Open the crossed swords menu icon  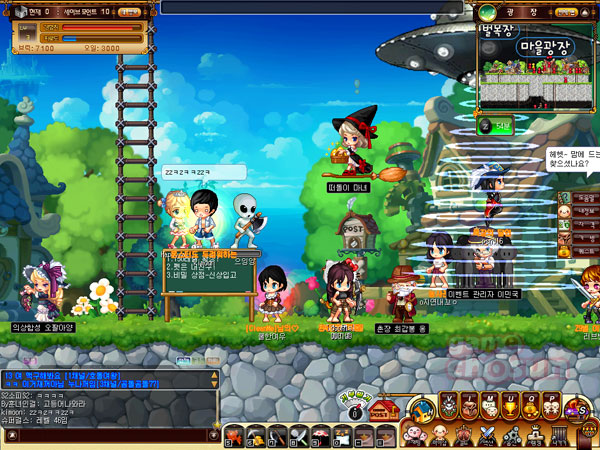pyautogui.click(x=486, y=434)
